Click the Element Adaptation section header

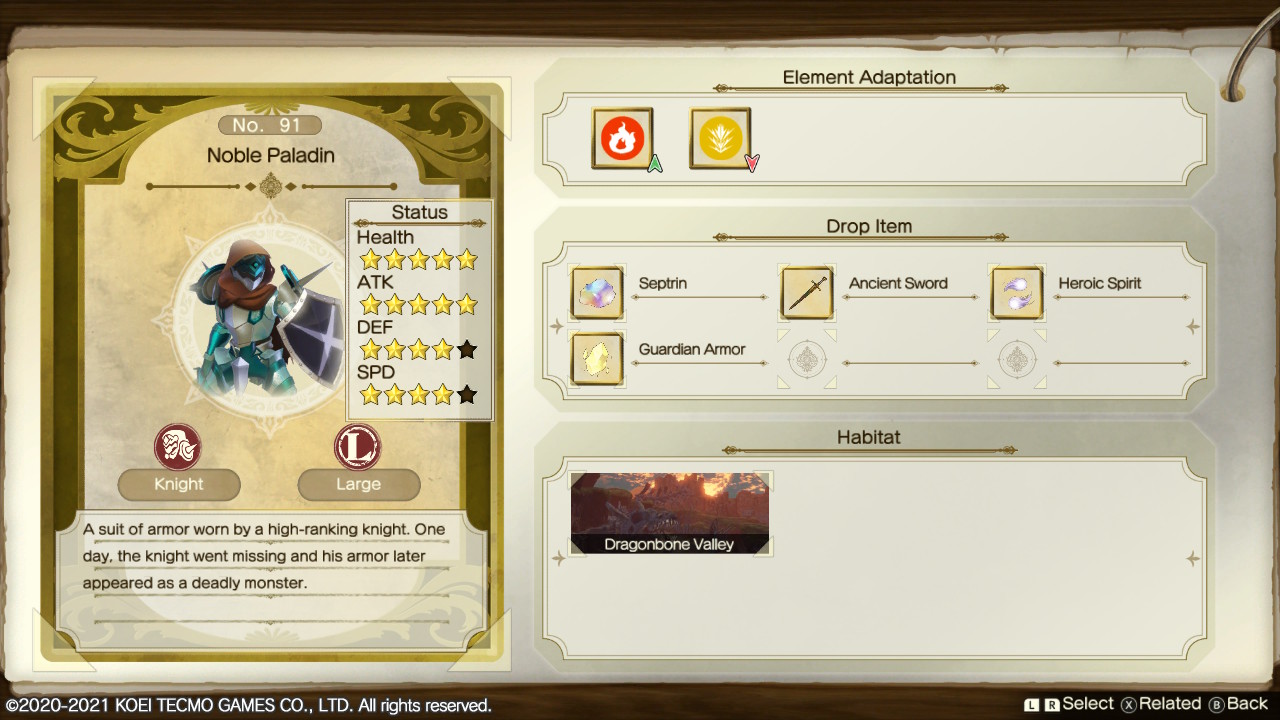coord(870,77)
